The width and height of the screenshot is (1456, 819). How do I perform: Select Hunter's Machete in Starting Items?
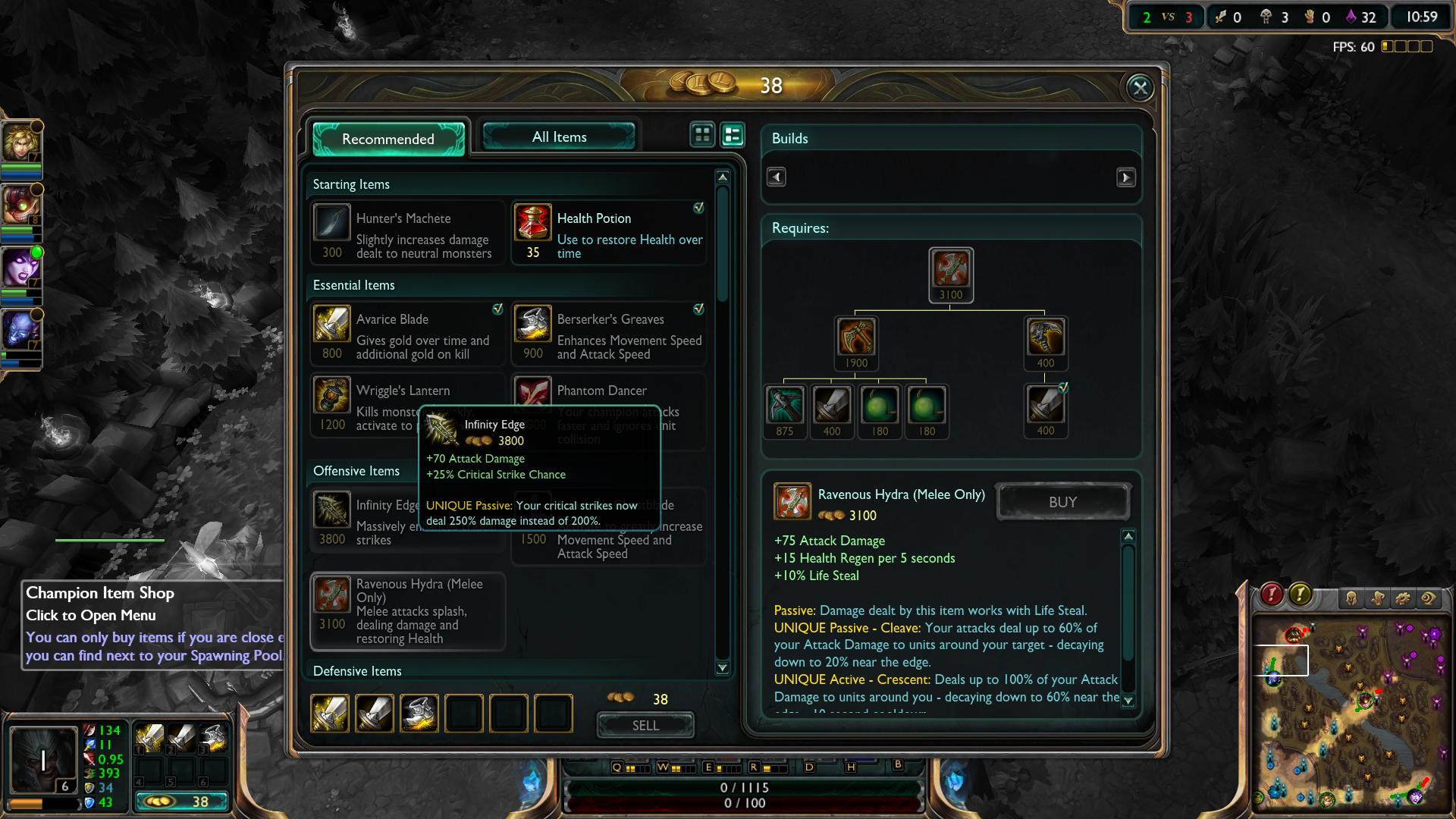(x=408, y=233)
